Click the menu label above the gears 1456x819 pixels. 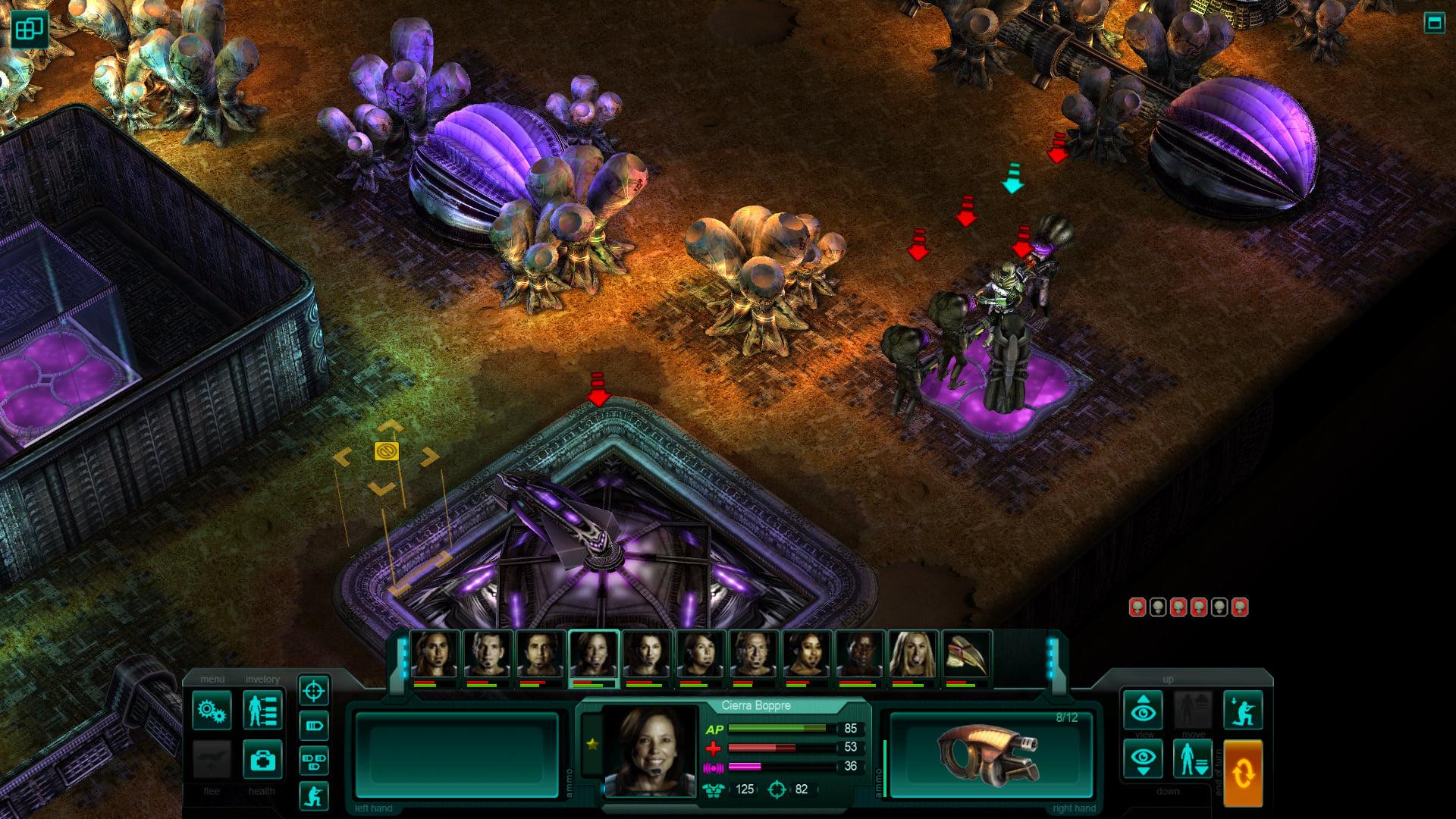click(213, 679)
